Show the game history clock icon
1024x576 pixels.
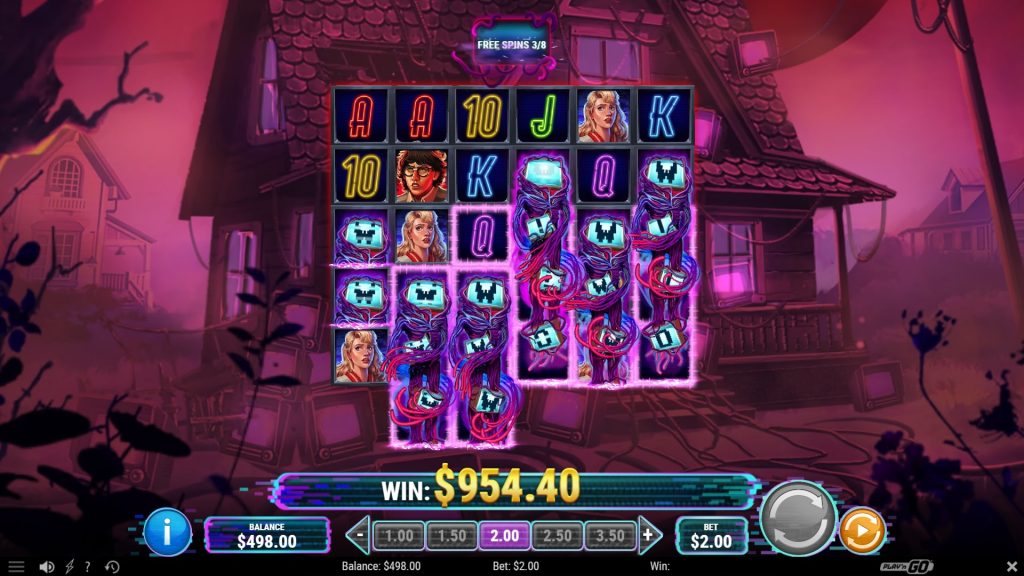pyautogui.click(x=112, y=567)
